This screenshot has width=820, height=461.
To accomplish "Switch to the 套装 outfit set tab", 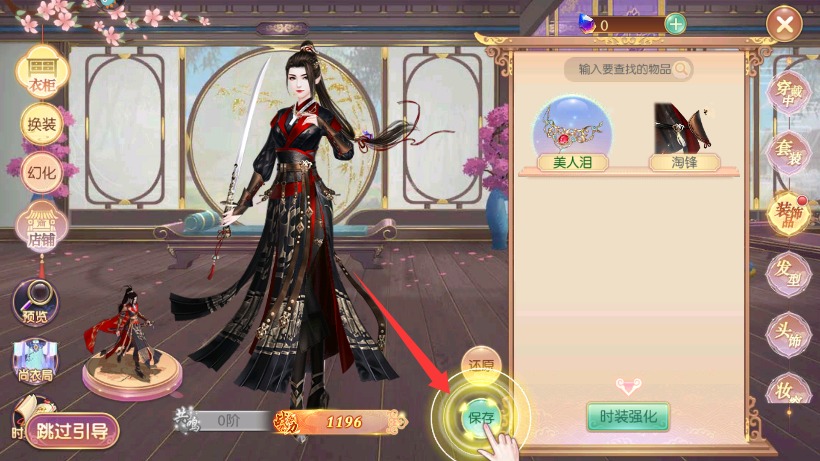I will 789,153.
